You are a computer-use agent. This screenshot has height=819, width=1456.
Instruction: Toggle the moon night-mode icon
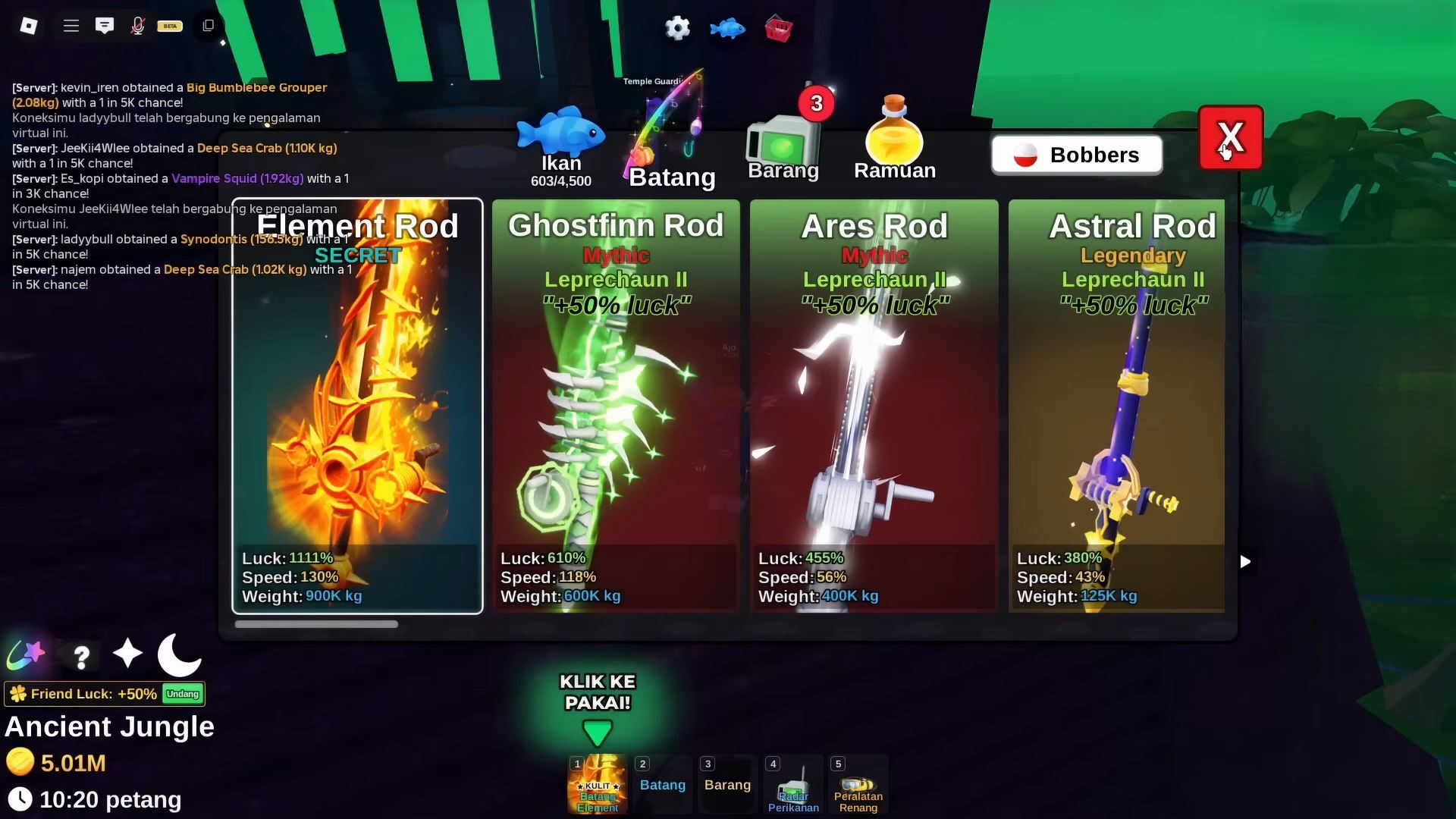click(179, 654)
